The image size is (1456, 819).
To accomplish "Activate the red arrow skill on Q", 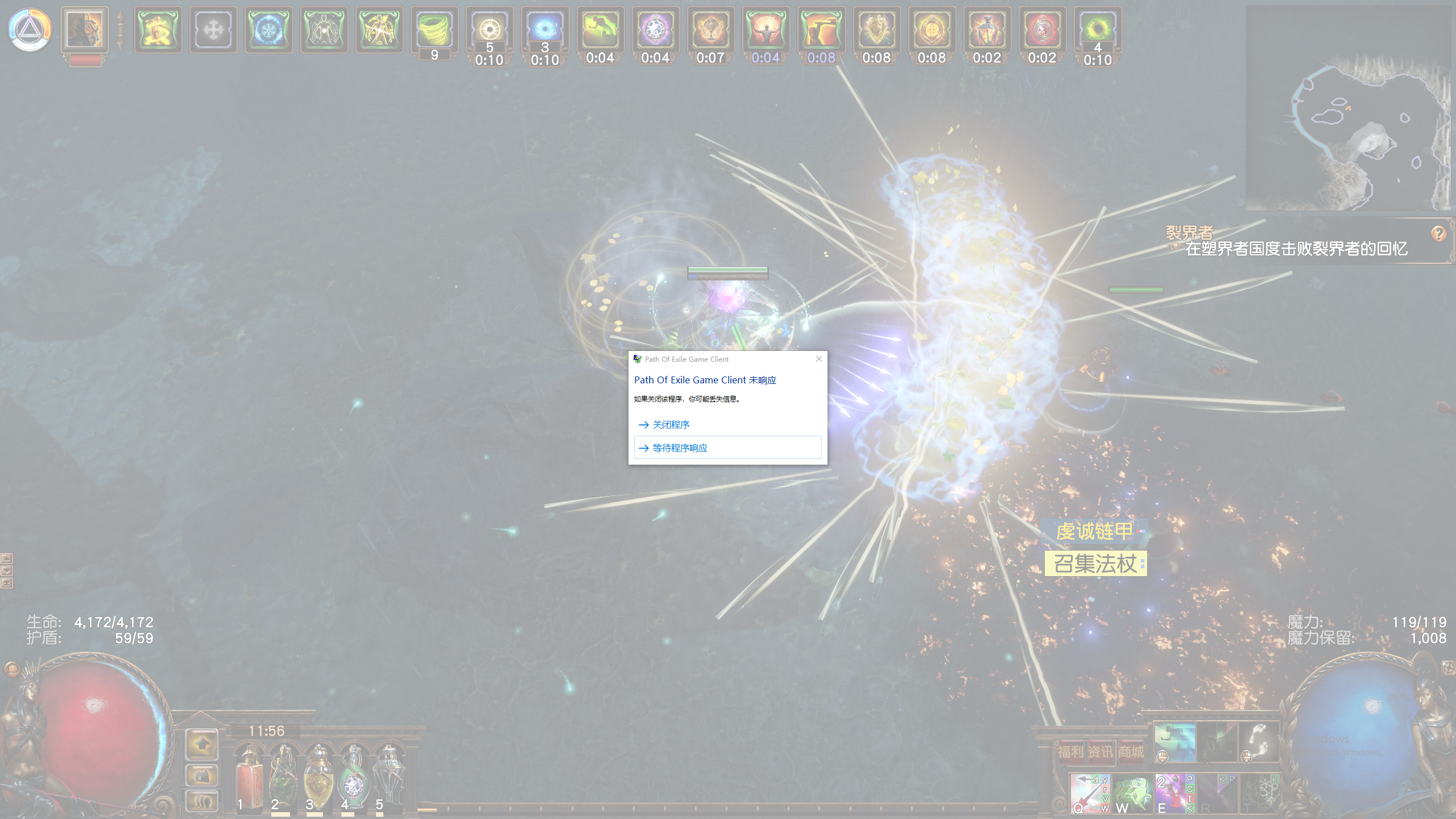I will point(1089,793).
